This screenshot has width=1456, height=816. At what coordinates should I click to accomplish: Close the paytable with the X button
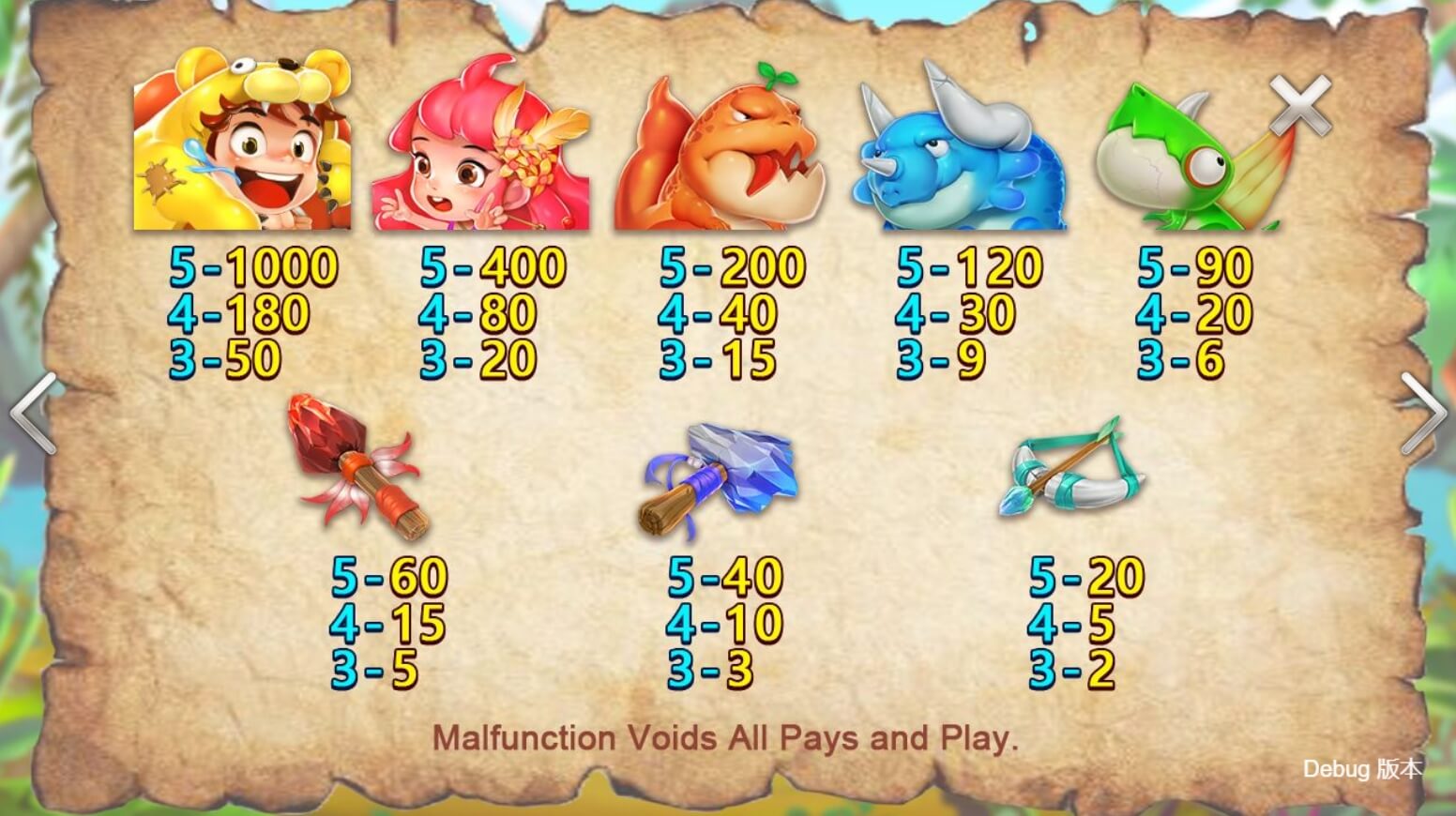[1300, 105]
